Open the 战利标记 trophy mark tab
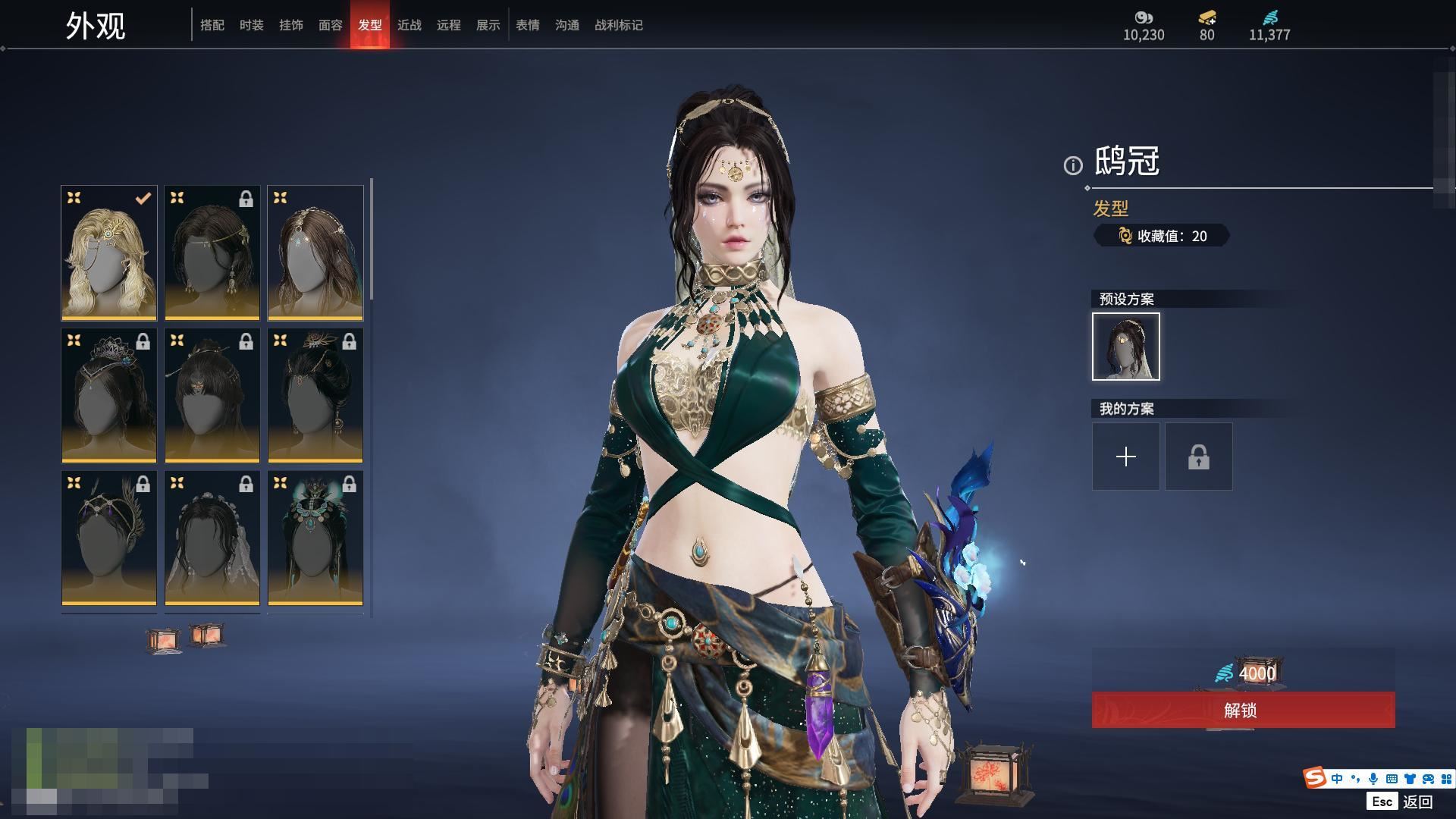Image resolution: width=1456 pixels, height=819 pixels. [619, 25]
